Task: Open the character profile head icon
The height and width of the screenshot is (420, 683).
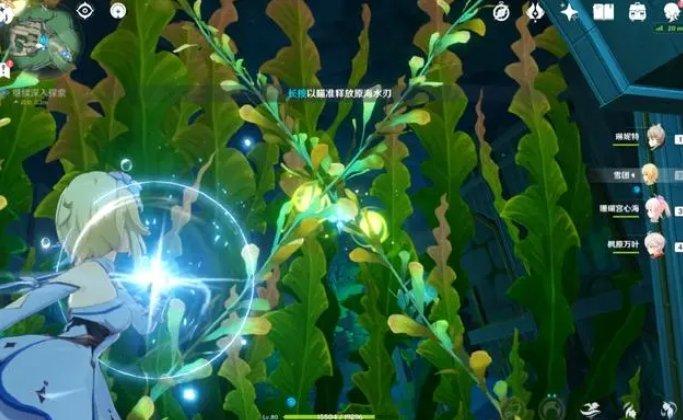Action: [x=667, y=12]
